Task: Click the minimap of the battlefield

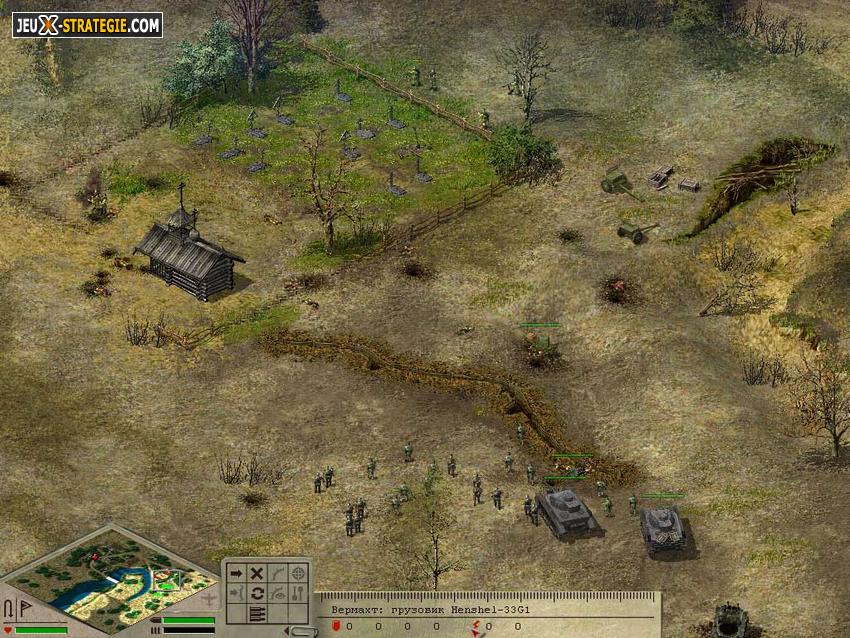Action: pyautogui.click(x=108, y=577)
